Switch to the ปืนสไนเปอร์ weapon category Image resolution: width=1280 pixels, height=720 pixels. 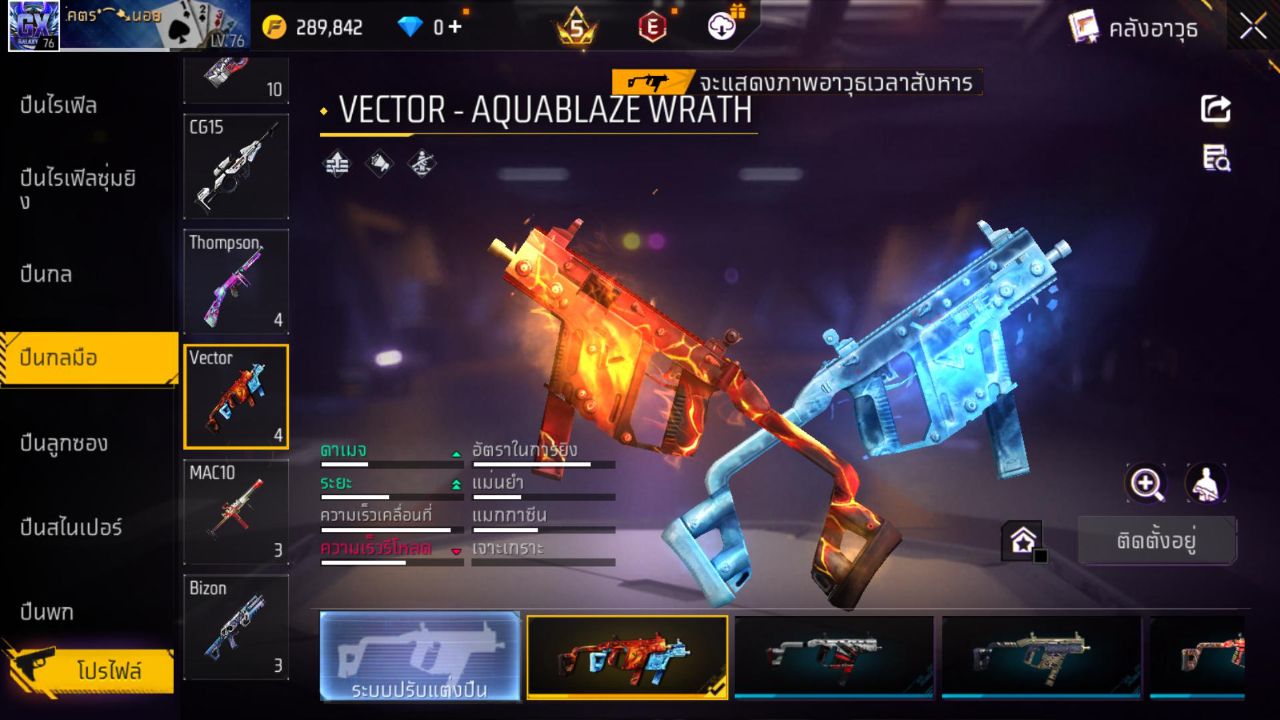(x=70, y=528)
